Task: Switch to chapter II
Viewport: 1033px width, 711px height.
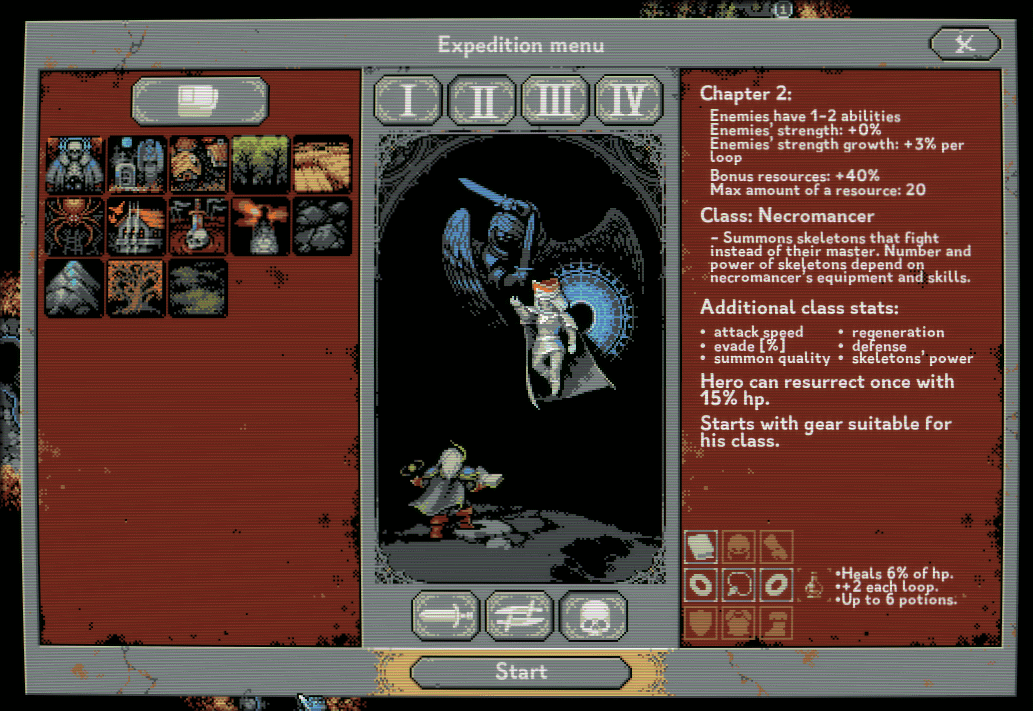Action: click(482, 100)
